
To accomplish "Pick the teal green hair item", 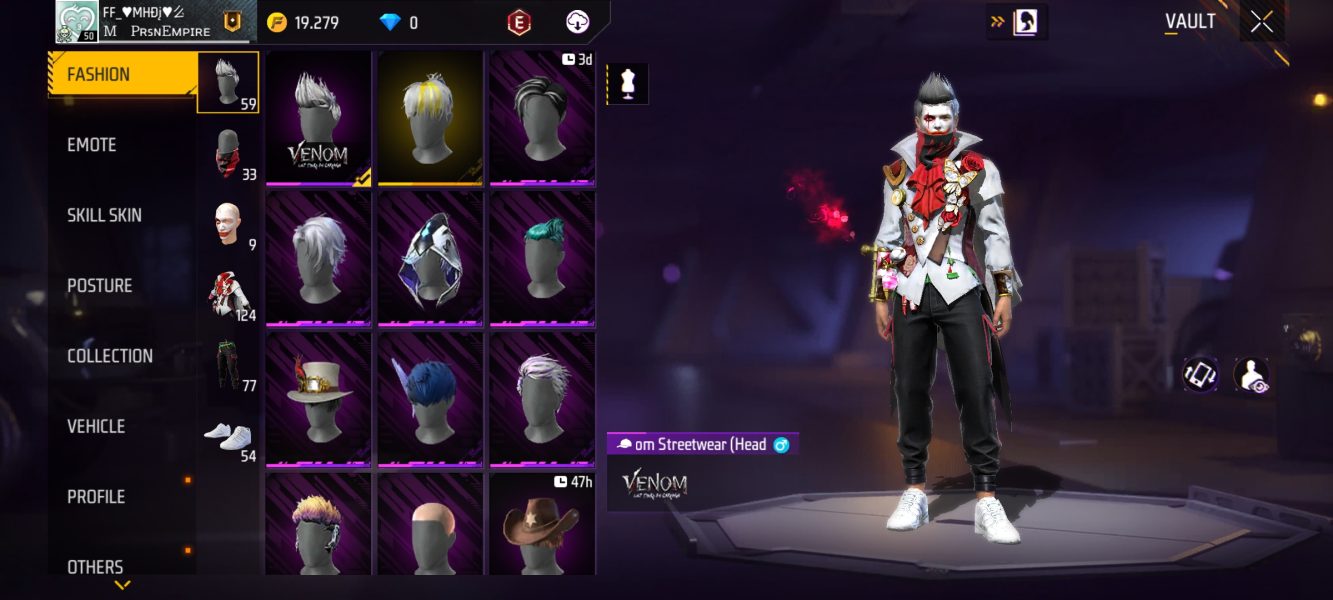I will [542, 257].
